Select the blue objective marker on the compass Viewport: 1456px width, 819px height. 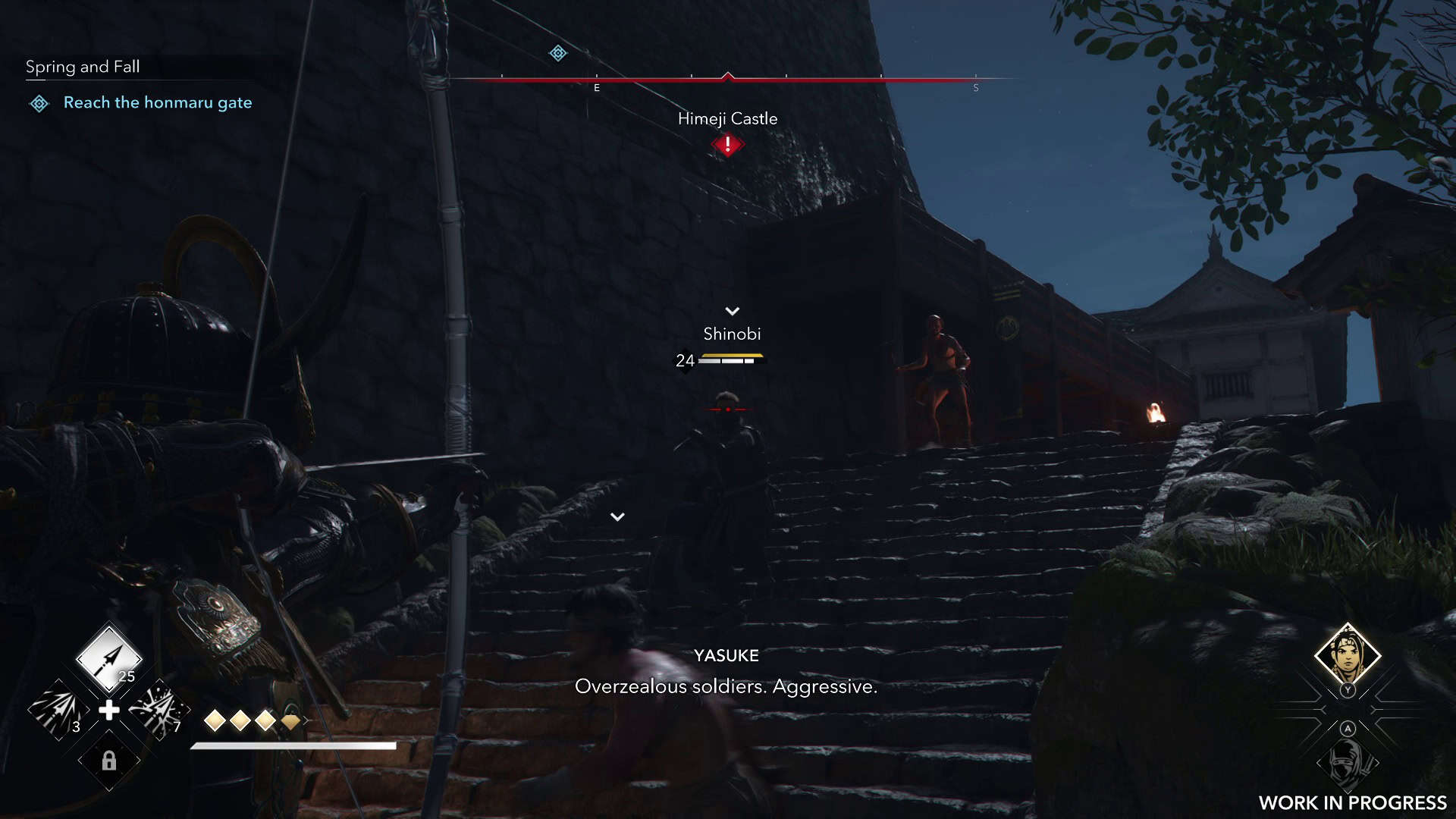pyautogui.click(x=558, y=53)
